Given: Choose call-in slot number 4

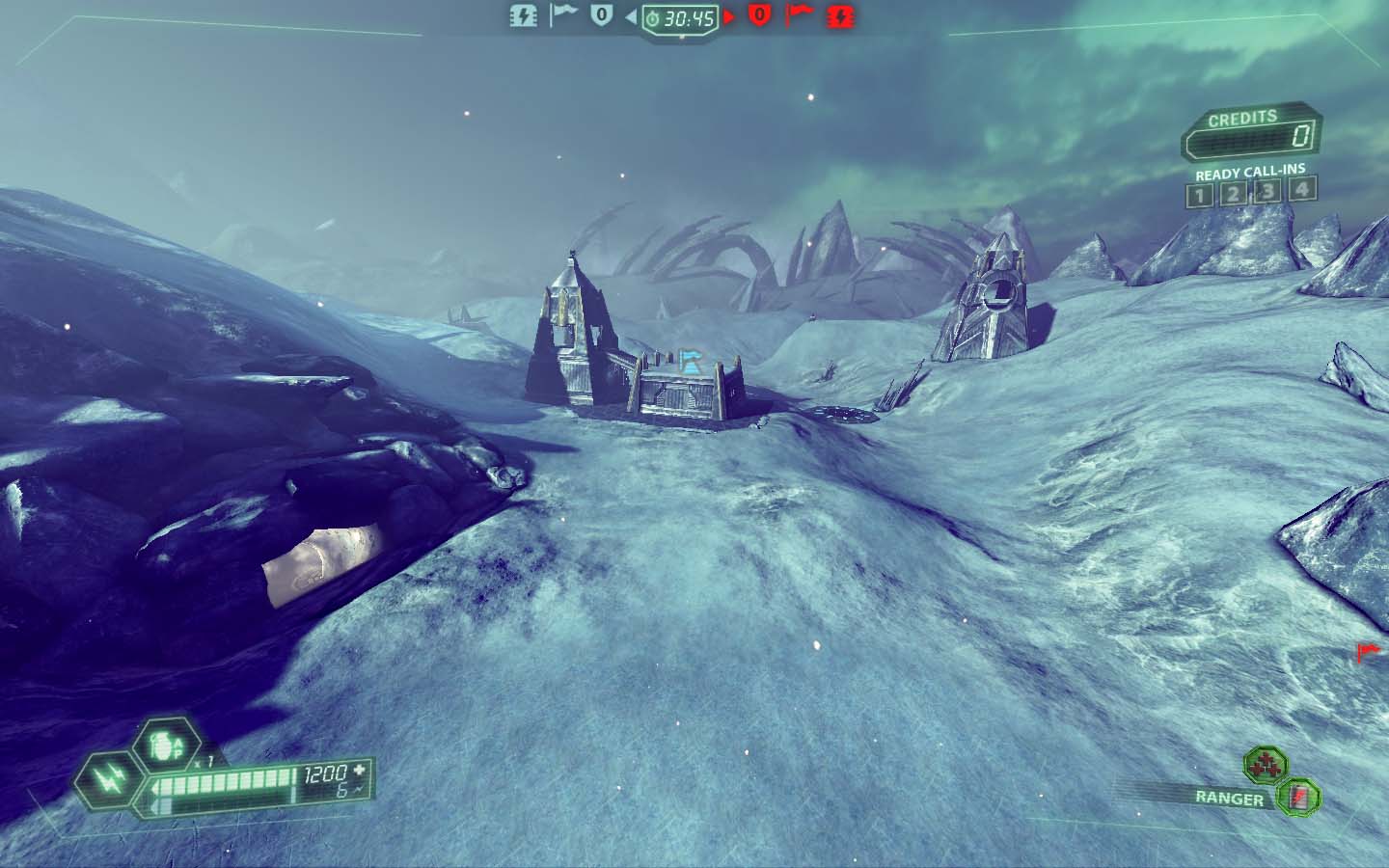Looking at the screenshot, I should (1302, 188).
